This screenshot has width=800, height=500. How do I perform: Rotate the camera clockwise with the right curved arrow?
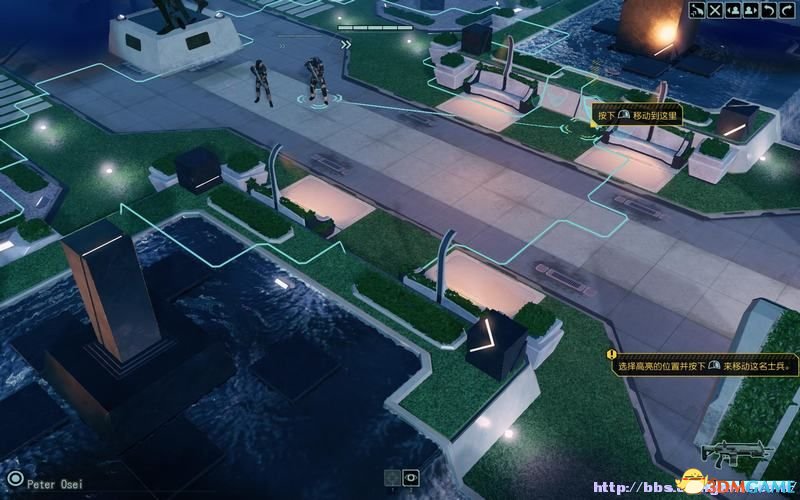pyautogui.click(x=785, y=10)
